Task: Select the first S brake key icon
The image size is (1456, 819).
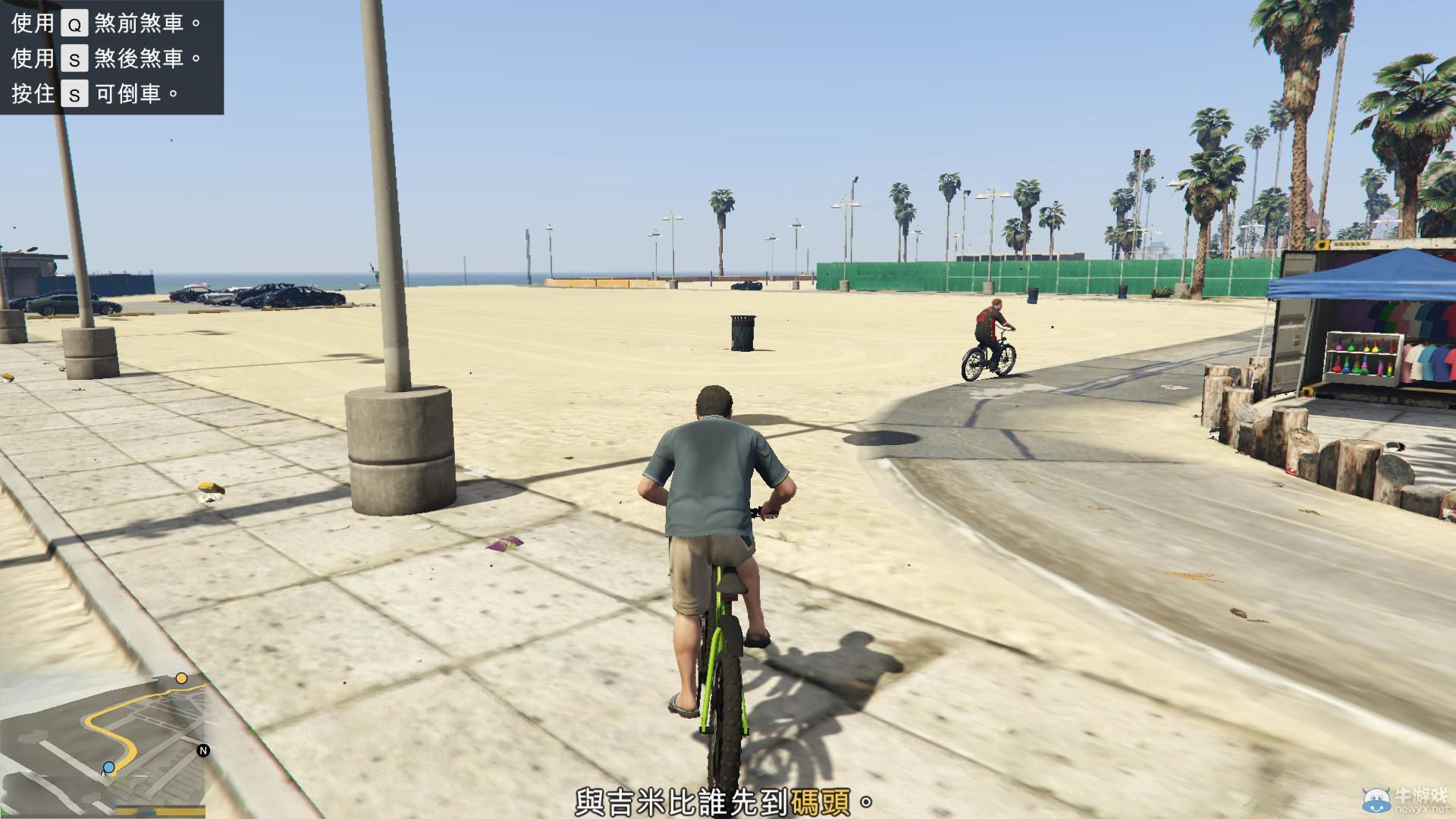Action: [x=74, y=59]
